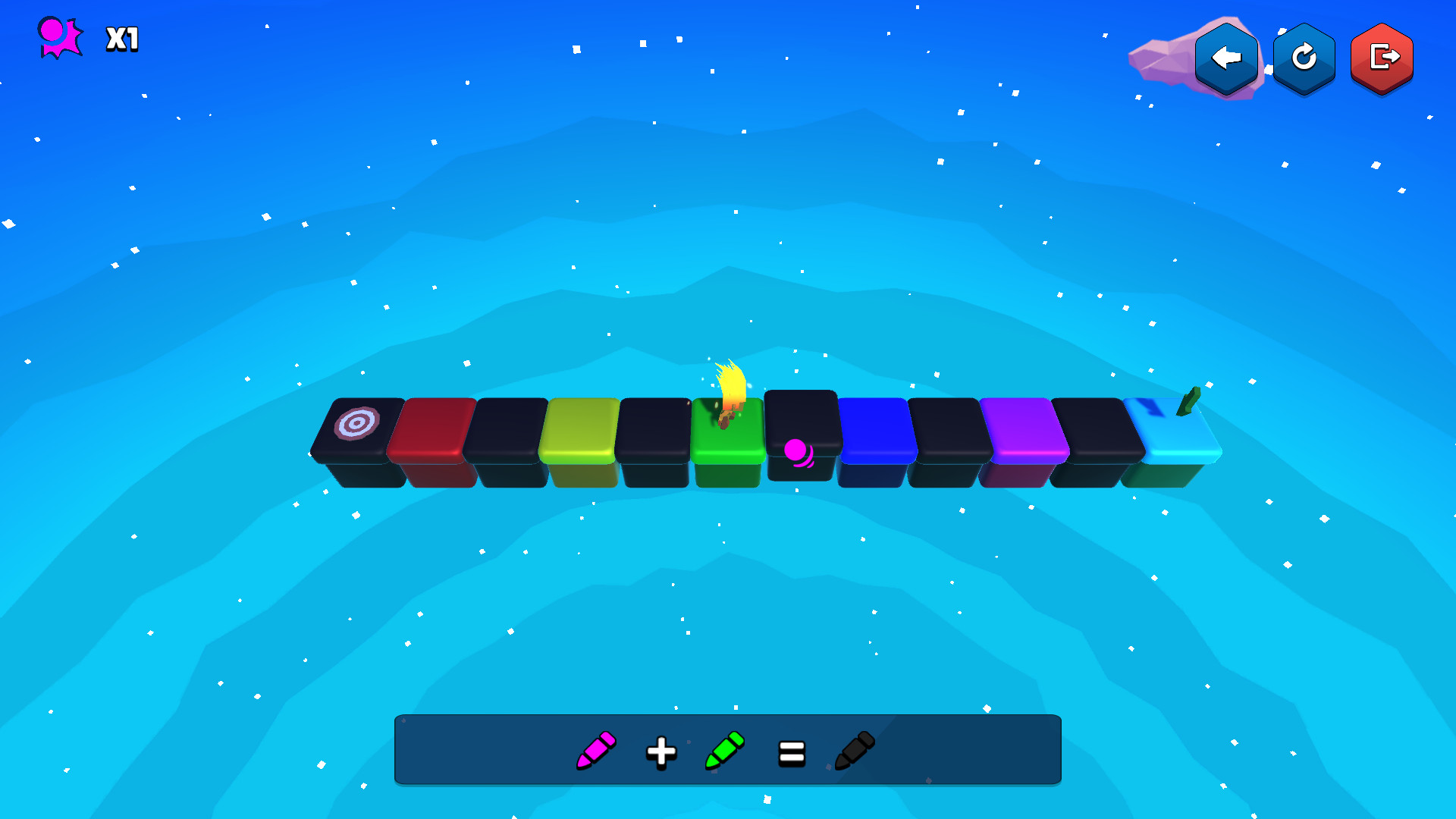Click the blue tile in the middle row
Image resolution: width=1456 pixels, height=819 pixels.
(x=872, y=432)
